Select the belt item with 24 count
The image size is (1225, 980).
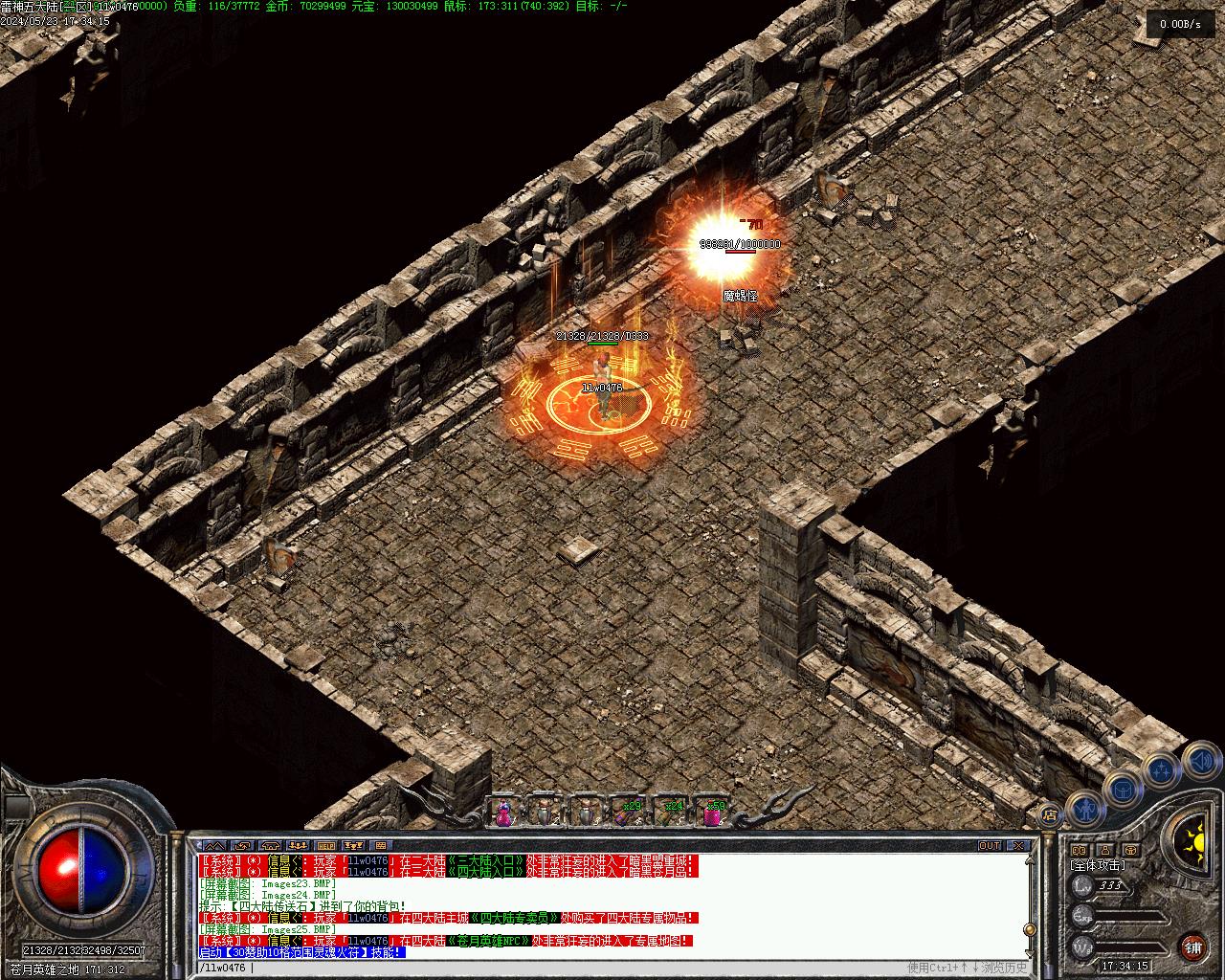click(x=672, y=812)
